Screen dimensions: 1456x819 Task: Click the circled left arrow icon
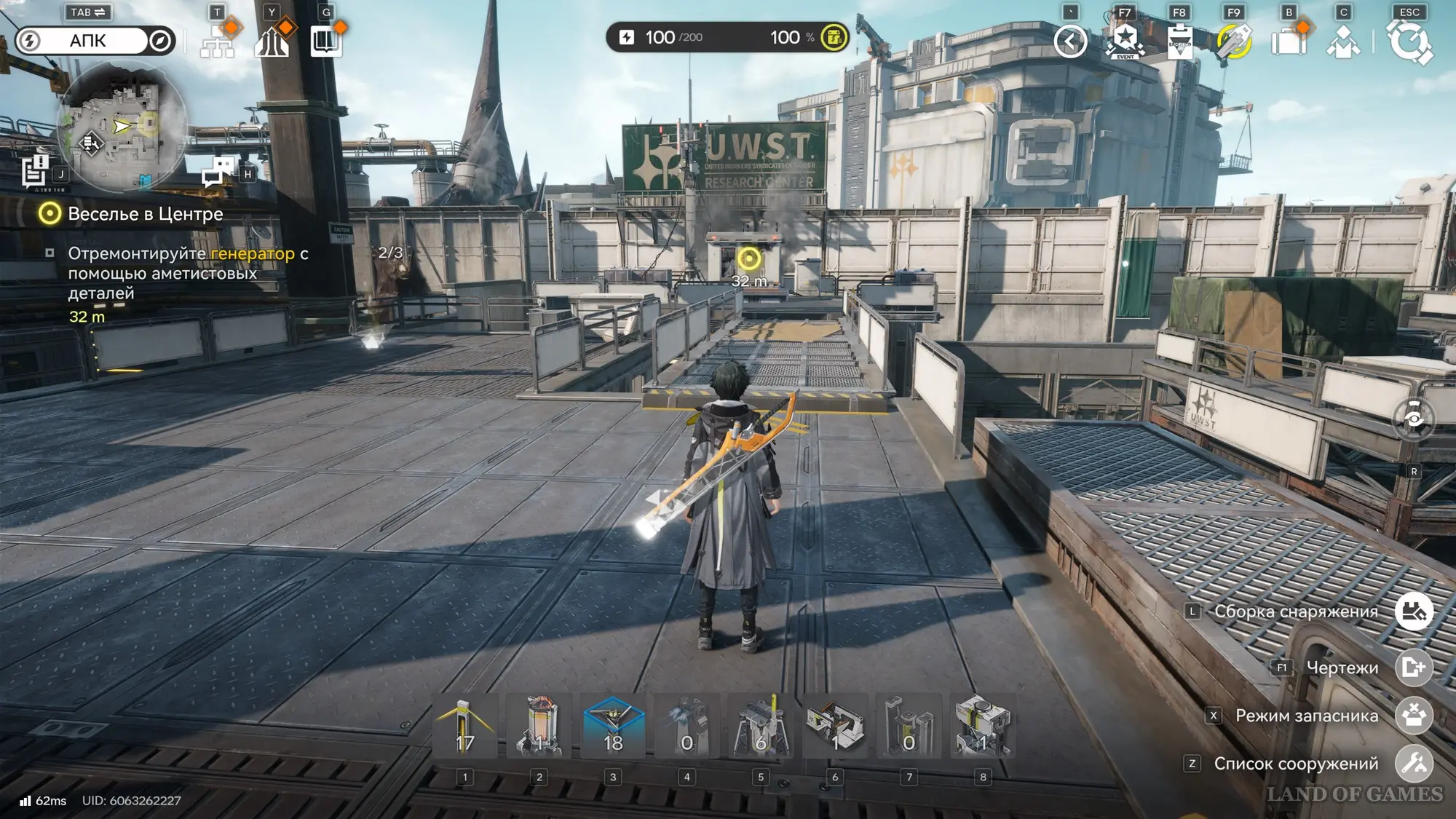[1070, 41]
